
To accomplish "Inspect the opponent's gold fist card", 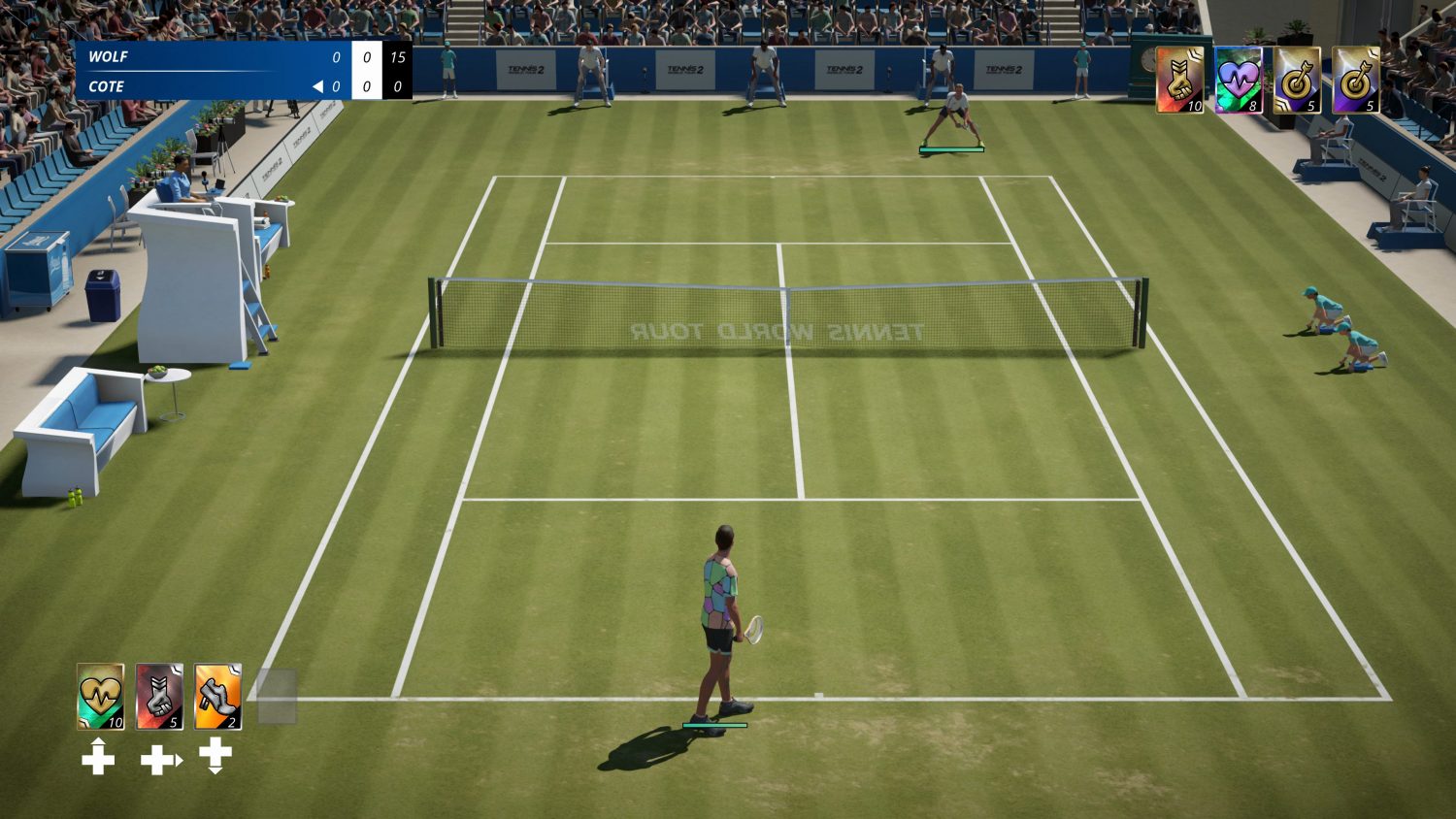I will [1179, 80].
